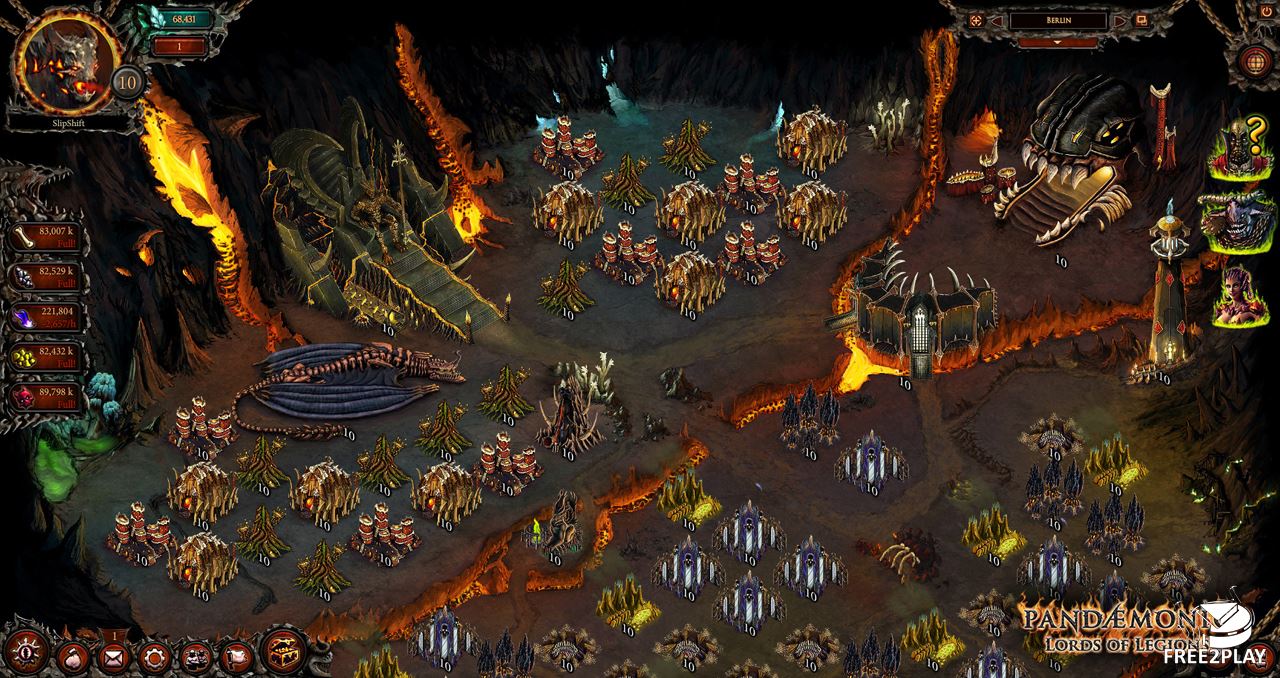This screenshot has width=1280, height=678.
Task: Open the globe world map
Action: point(1255,60)
